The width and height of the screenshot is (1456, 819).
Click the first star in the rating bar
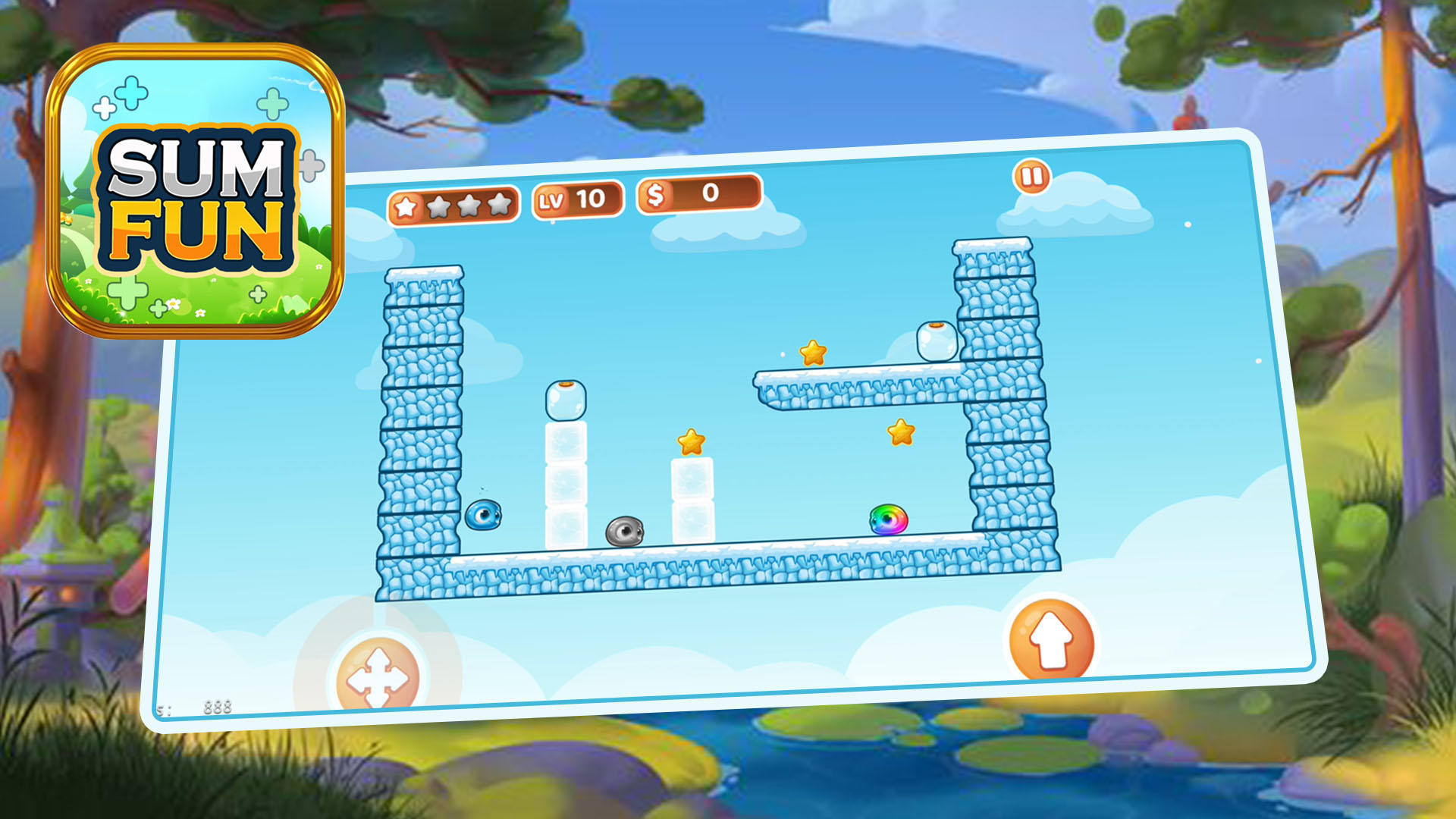pos(405,203)
